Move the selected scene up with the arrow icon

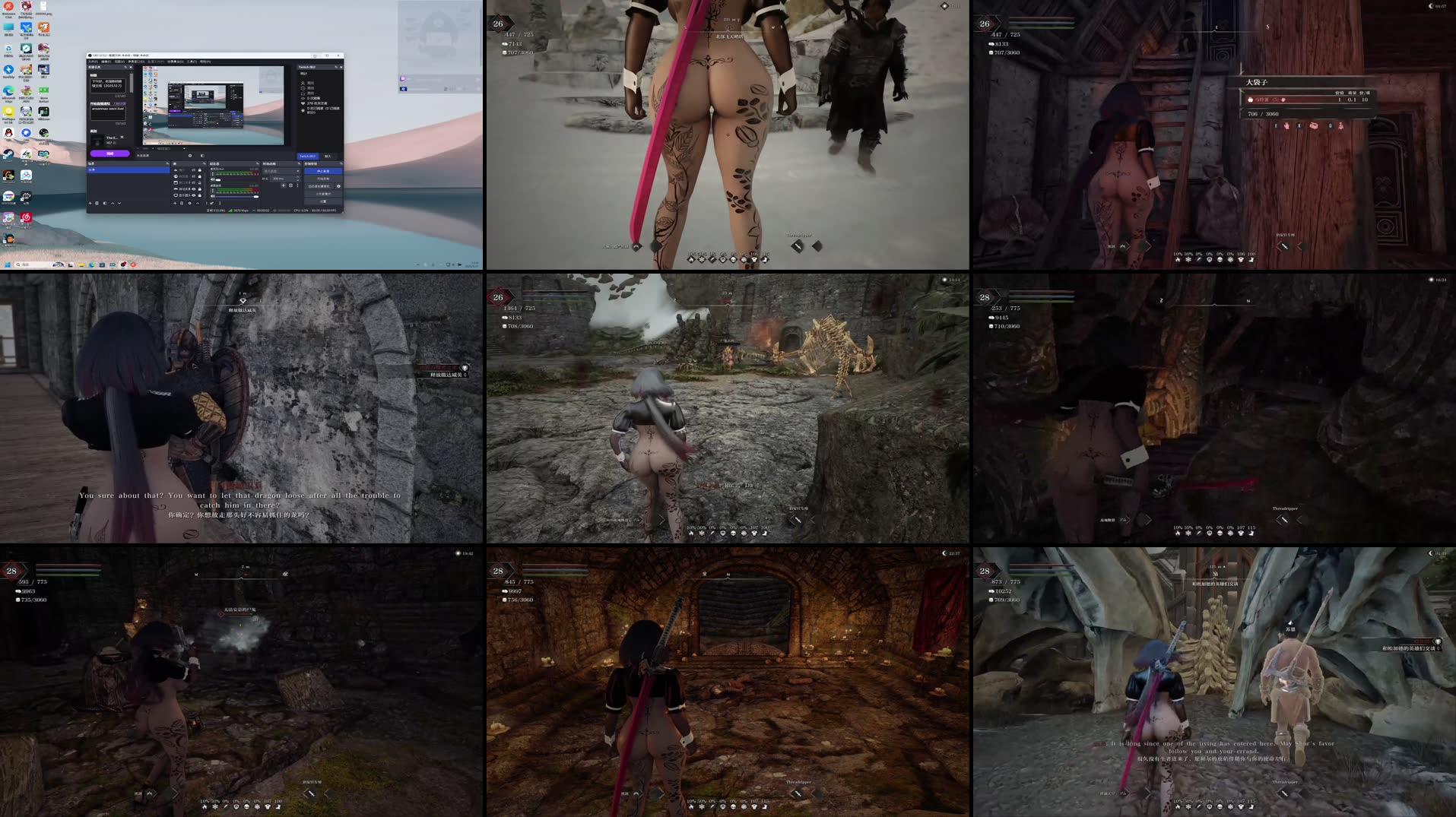(x=113, y=203)
